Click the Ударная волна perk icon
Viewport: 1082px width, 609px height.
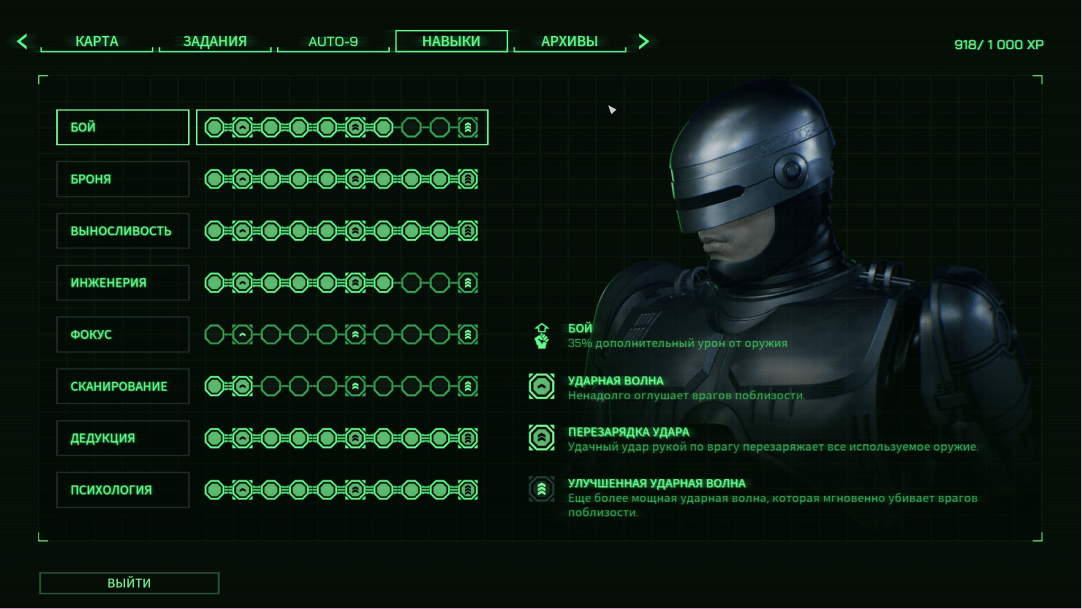click(x=541, y=387)
